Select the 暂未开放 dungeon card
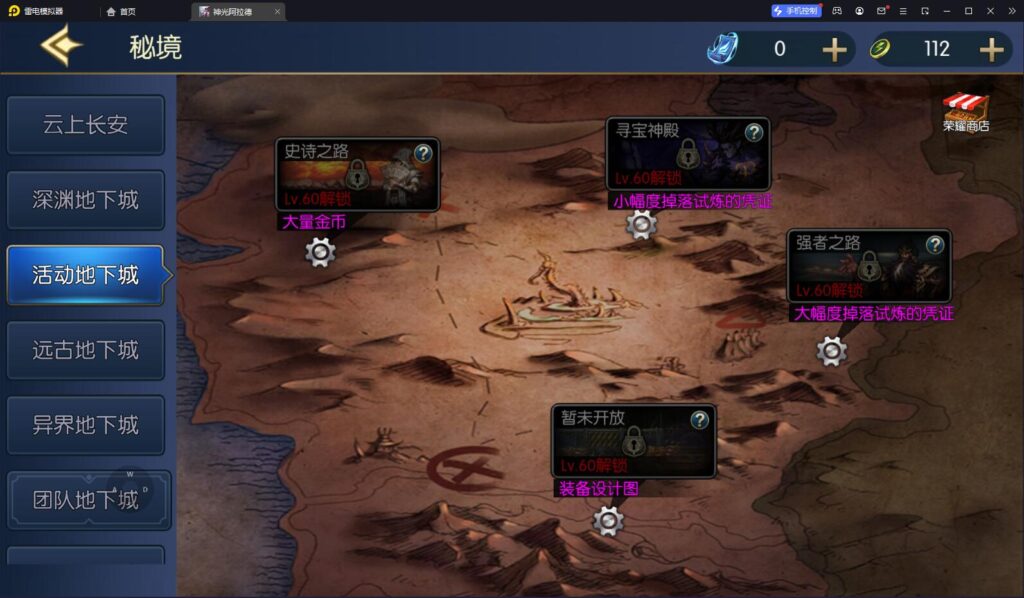The image size is (1024, 598). coord(633,441)
